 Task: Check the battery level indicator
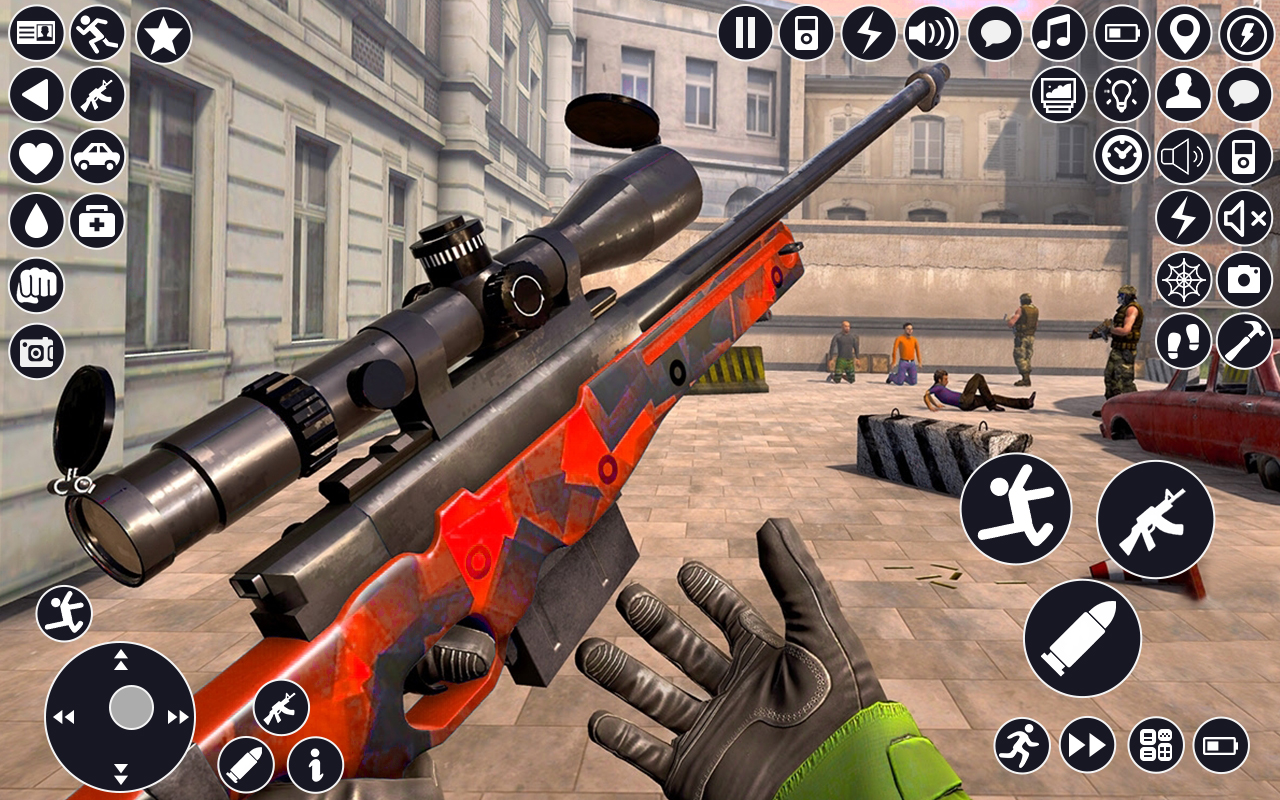(1119, 33)
